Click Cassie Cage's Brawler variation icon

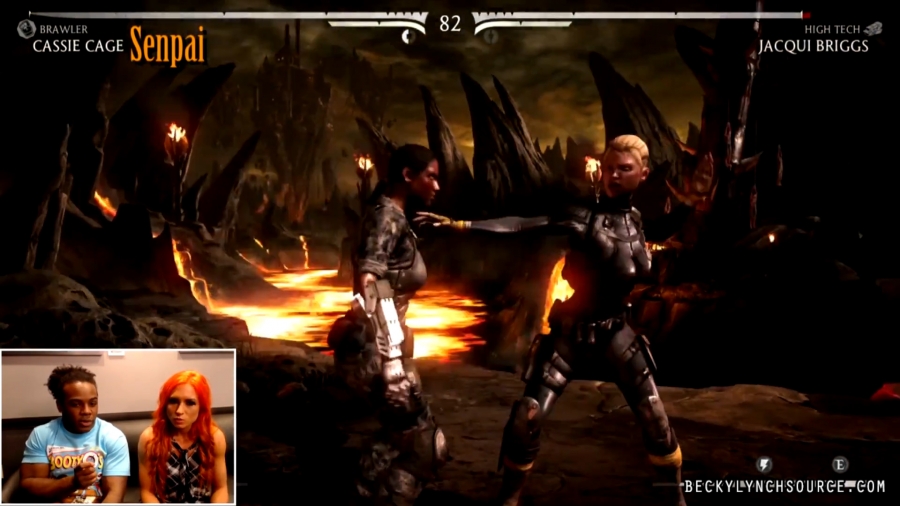tap(26, 29)
